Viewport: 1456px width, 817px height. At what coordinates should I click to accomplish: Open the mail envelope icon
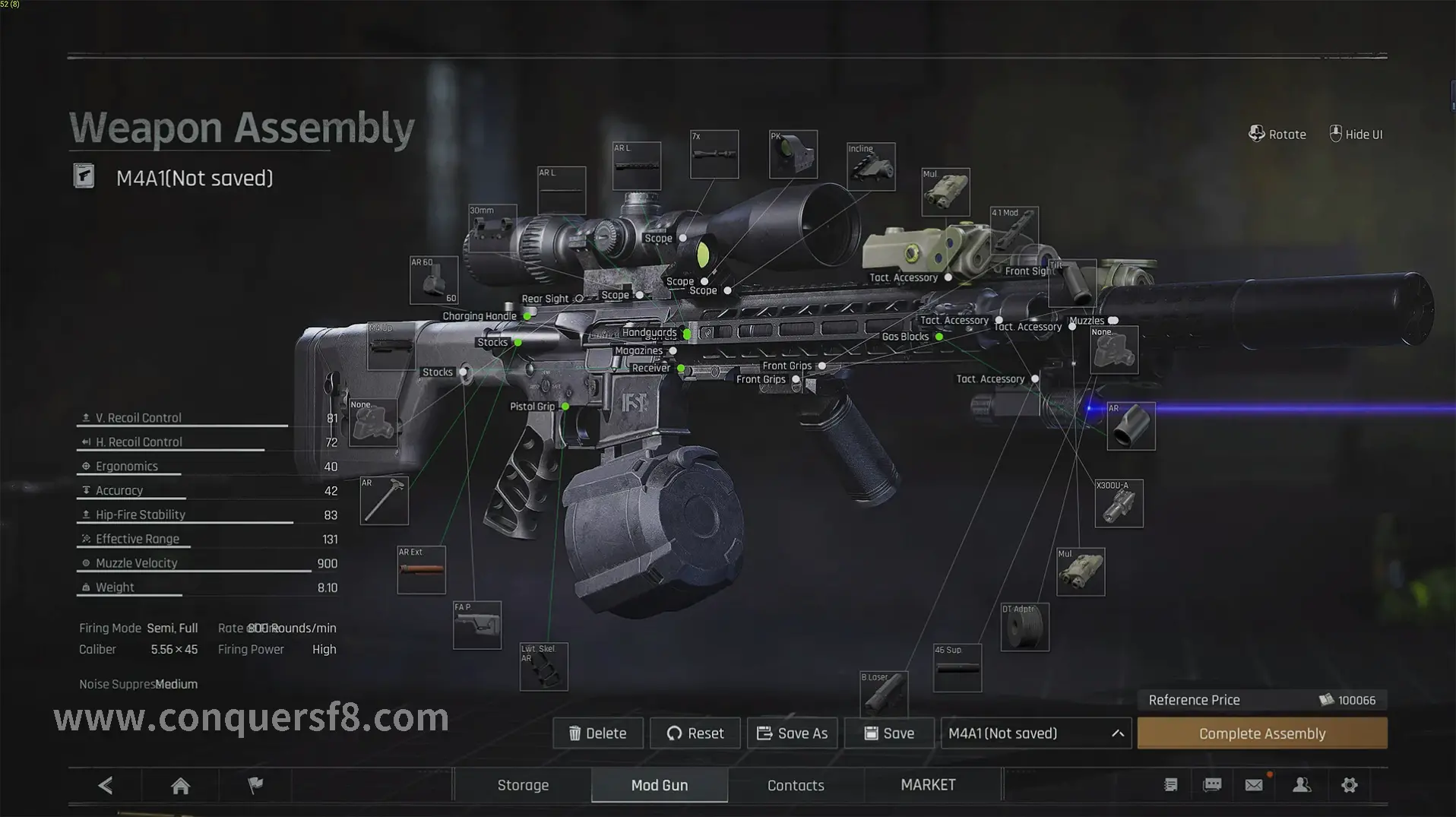point(1254,785)
